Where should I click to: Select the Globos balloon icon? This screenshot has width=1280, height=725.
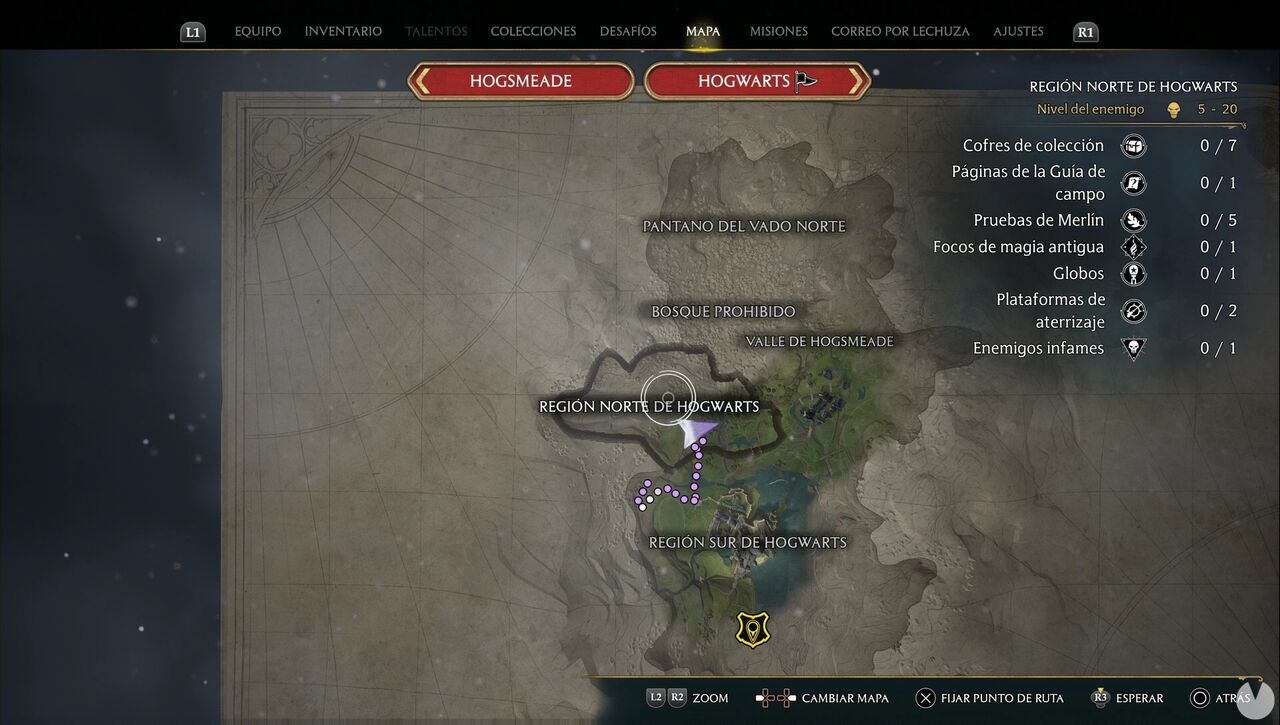pos(1133,273)
